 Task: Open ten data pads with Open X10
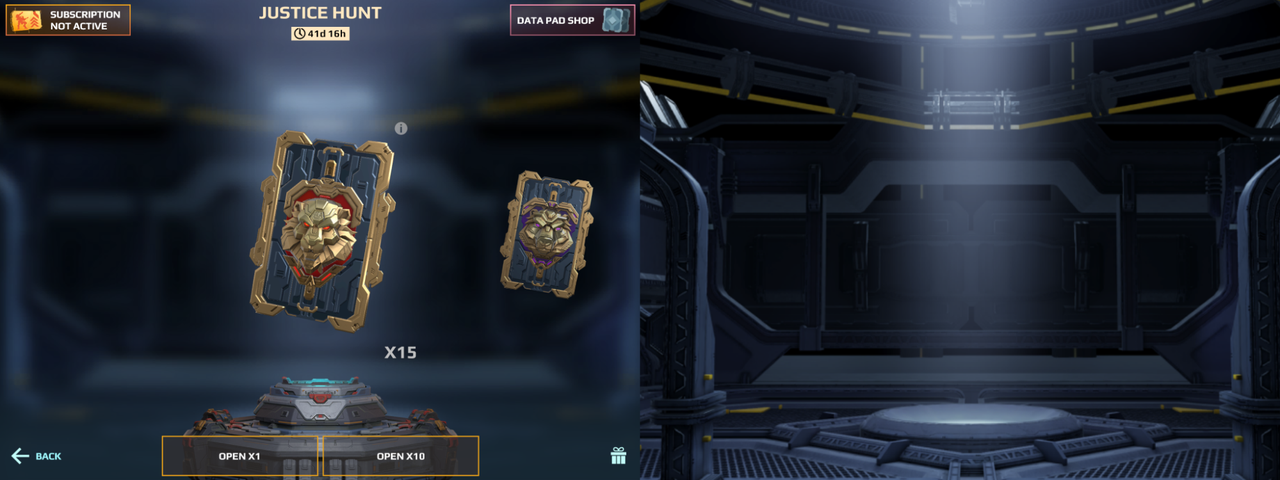click(400, 456)
